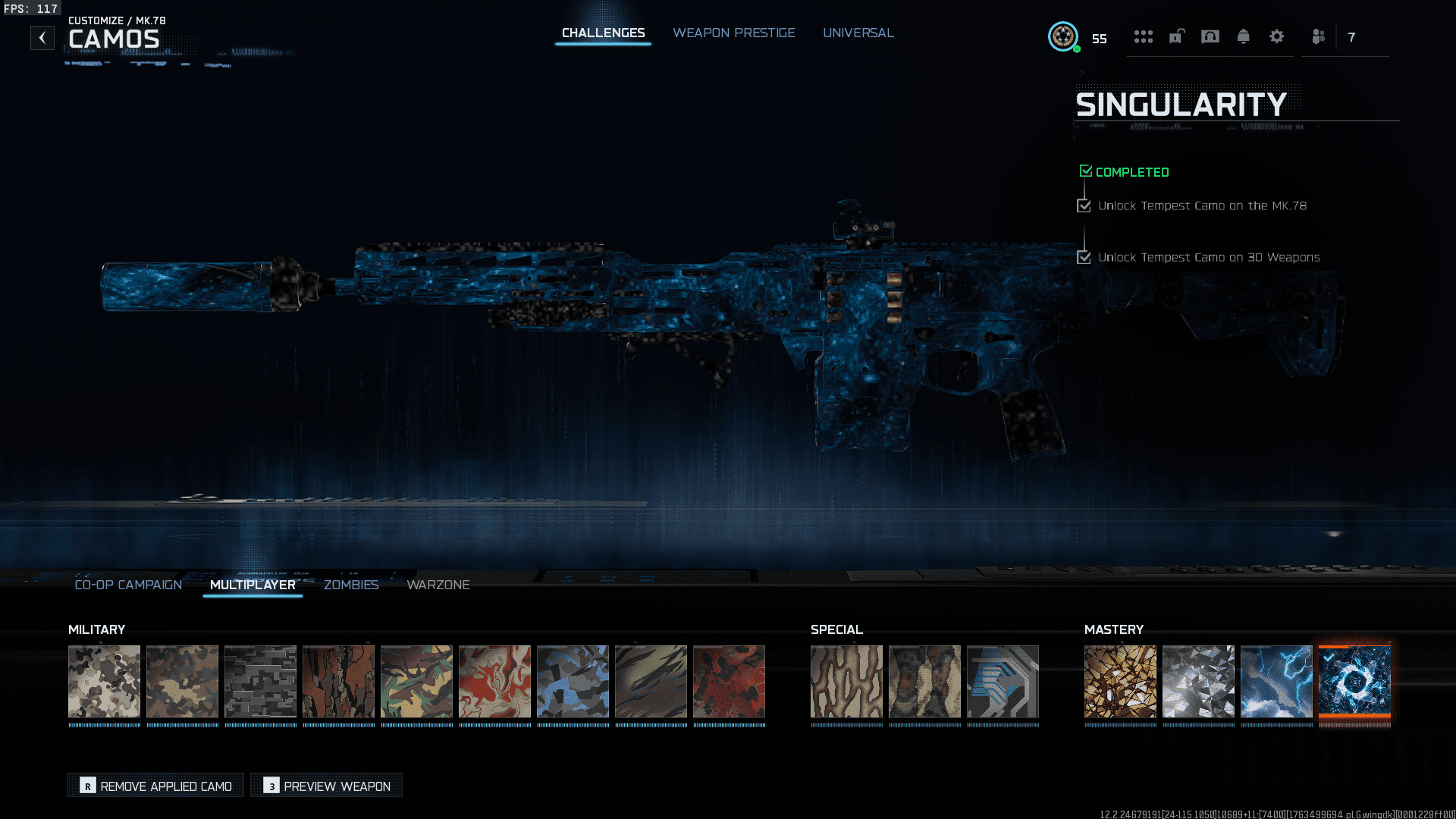This screenshot has height=819, width=1456.
Task: Open the Settings gear icon
Action: pos(1277,36)
